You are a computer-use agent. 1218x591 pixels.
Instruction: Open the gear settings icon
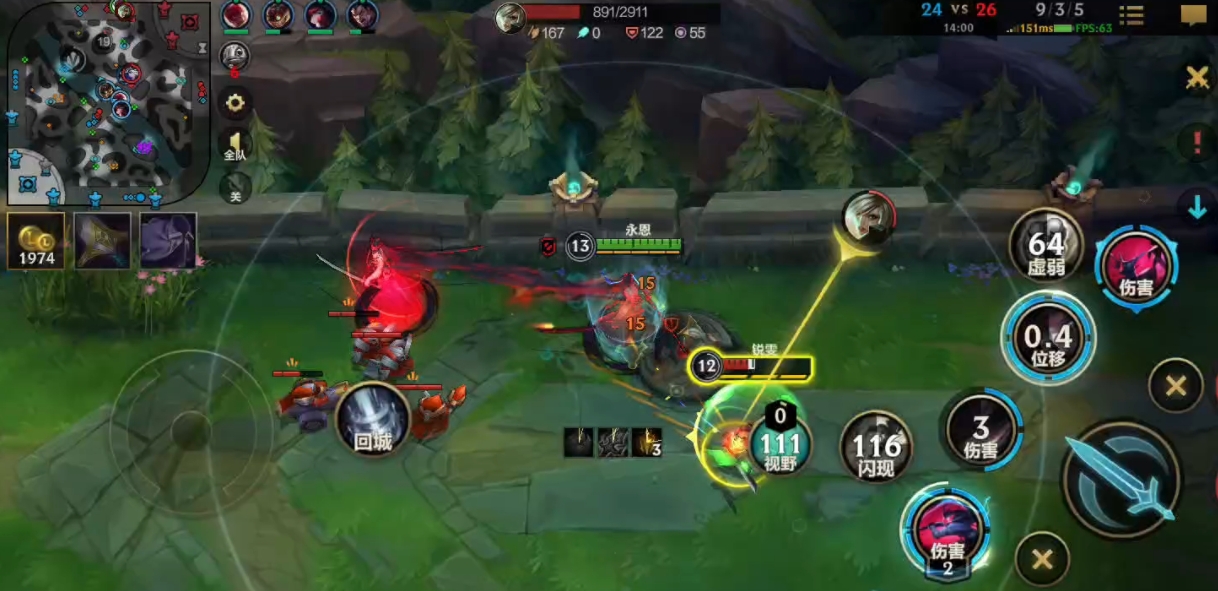235,102
